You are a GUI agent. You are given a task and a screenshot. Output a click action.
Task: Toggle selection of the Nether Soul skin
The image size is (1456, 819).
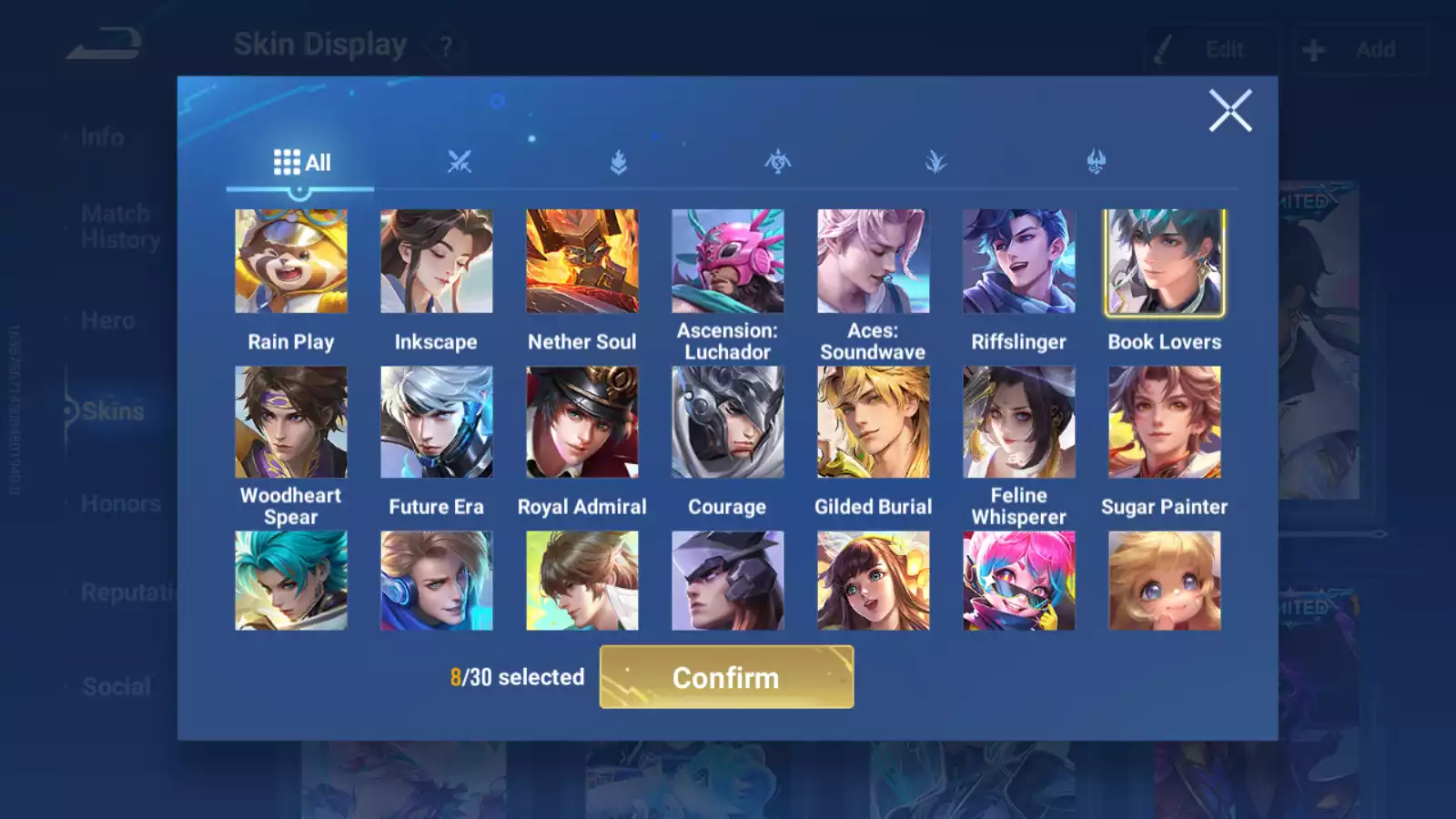(x=582, y=261)
